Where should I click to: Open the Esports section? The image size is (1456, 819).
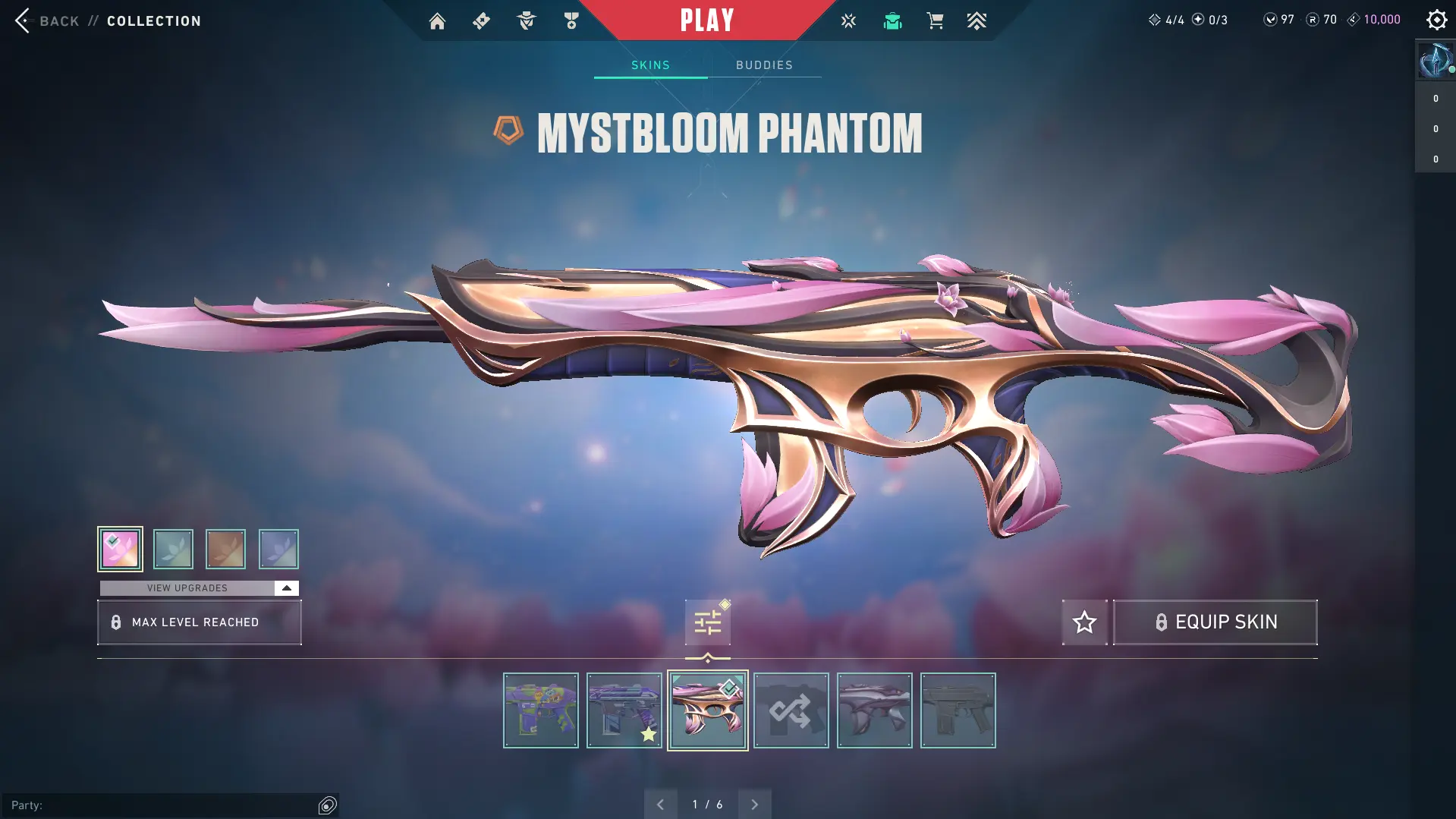tap(847, 20)
